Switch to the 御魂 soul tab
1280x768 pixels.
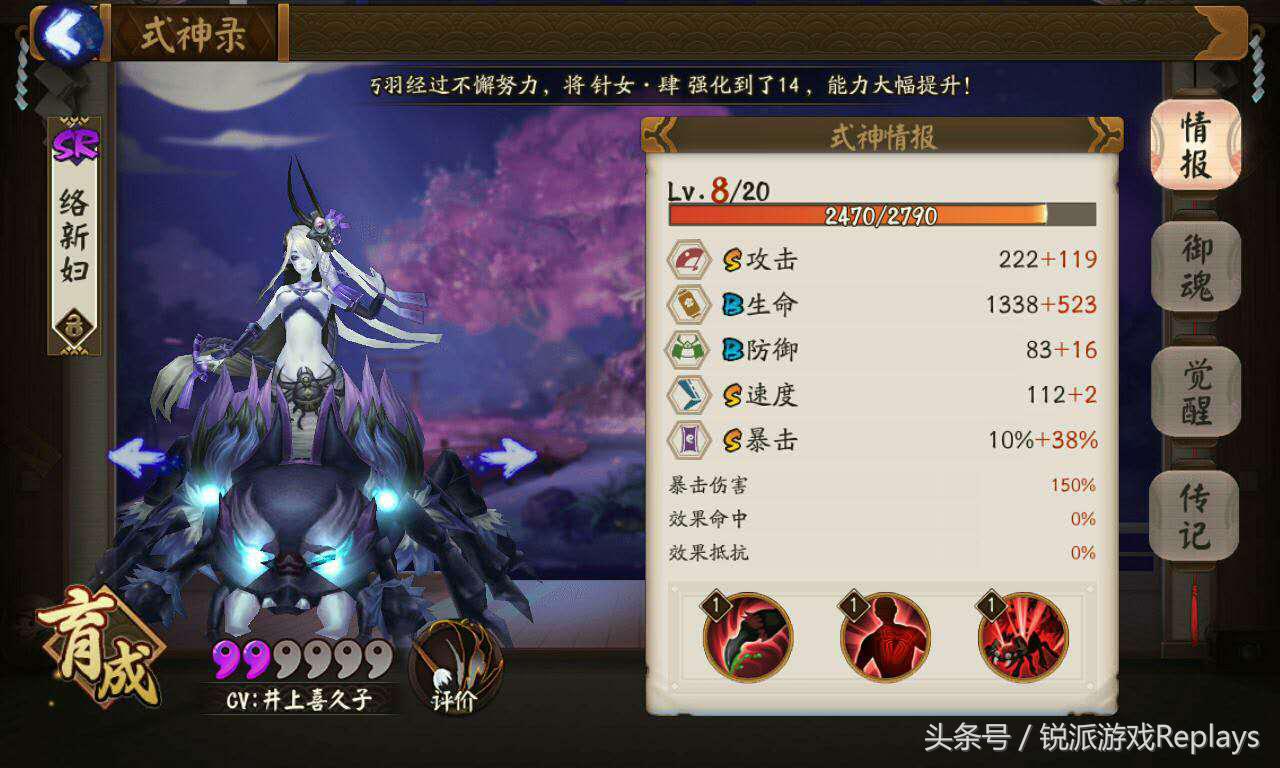coord(1196,264)
